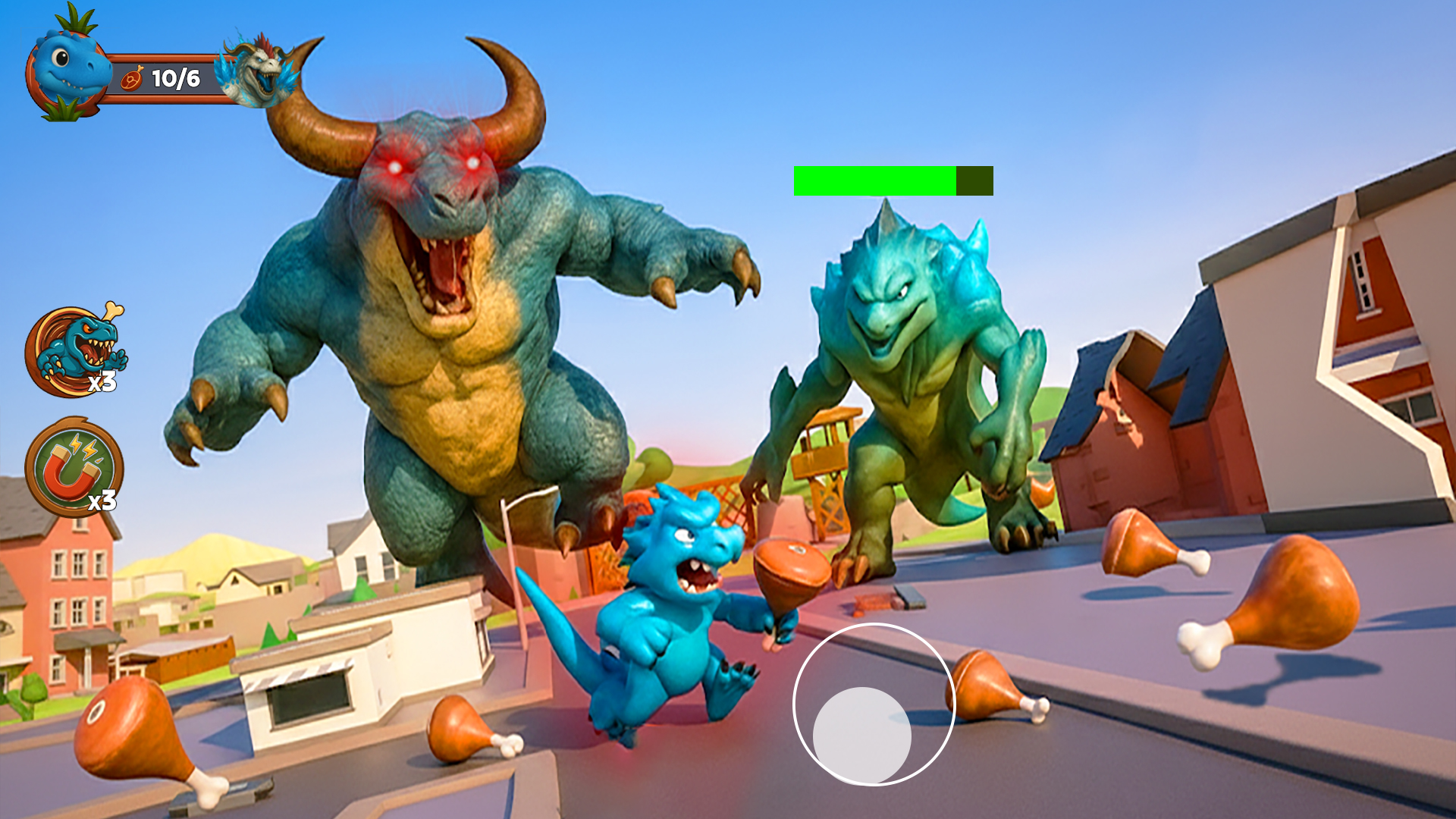
Task: Select the blue dino avatar portrait
Action: coord(67,72)
